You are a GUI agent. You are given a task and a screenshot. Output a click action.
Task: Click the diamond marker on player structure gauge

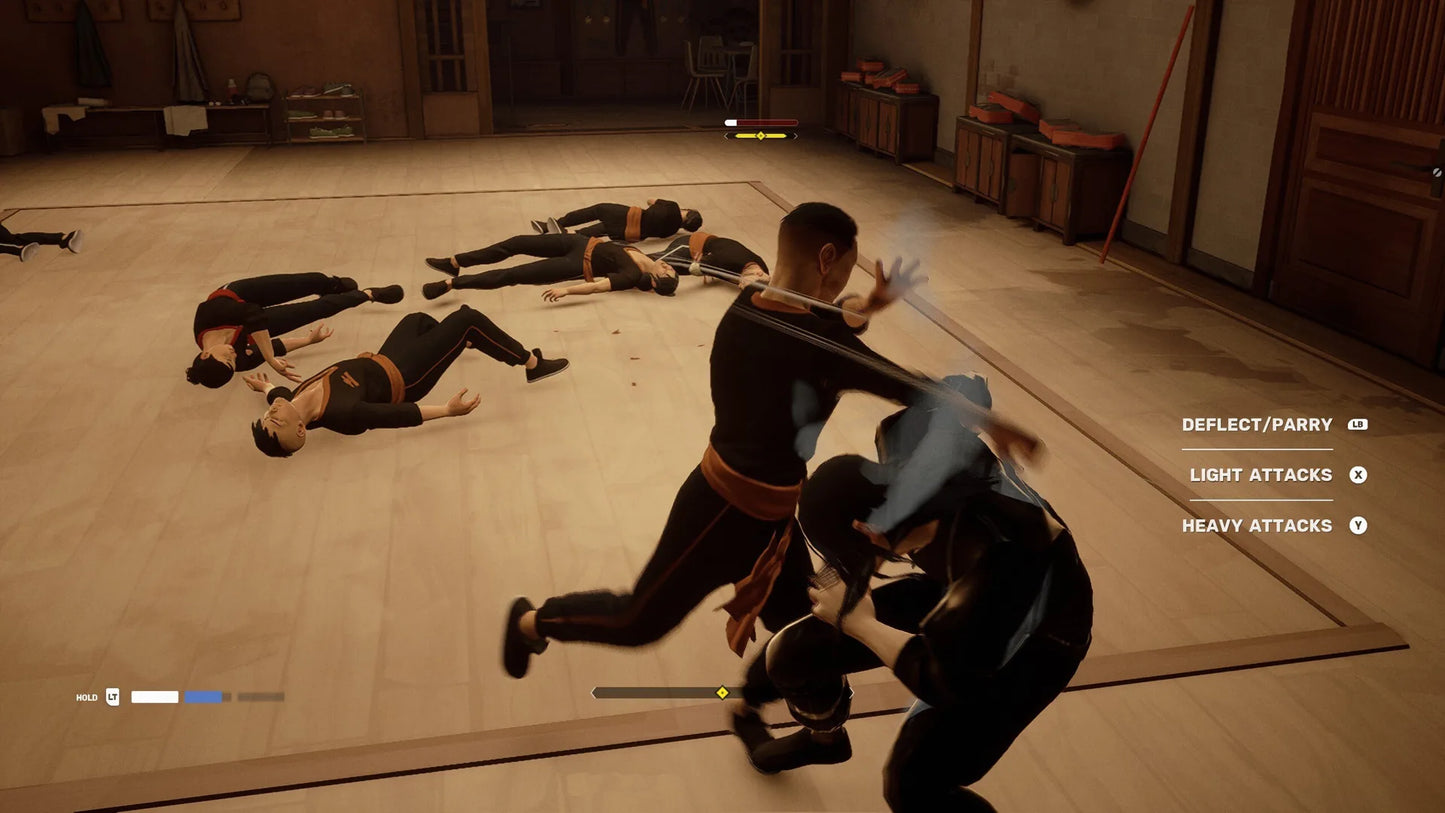[723, 691]
